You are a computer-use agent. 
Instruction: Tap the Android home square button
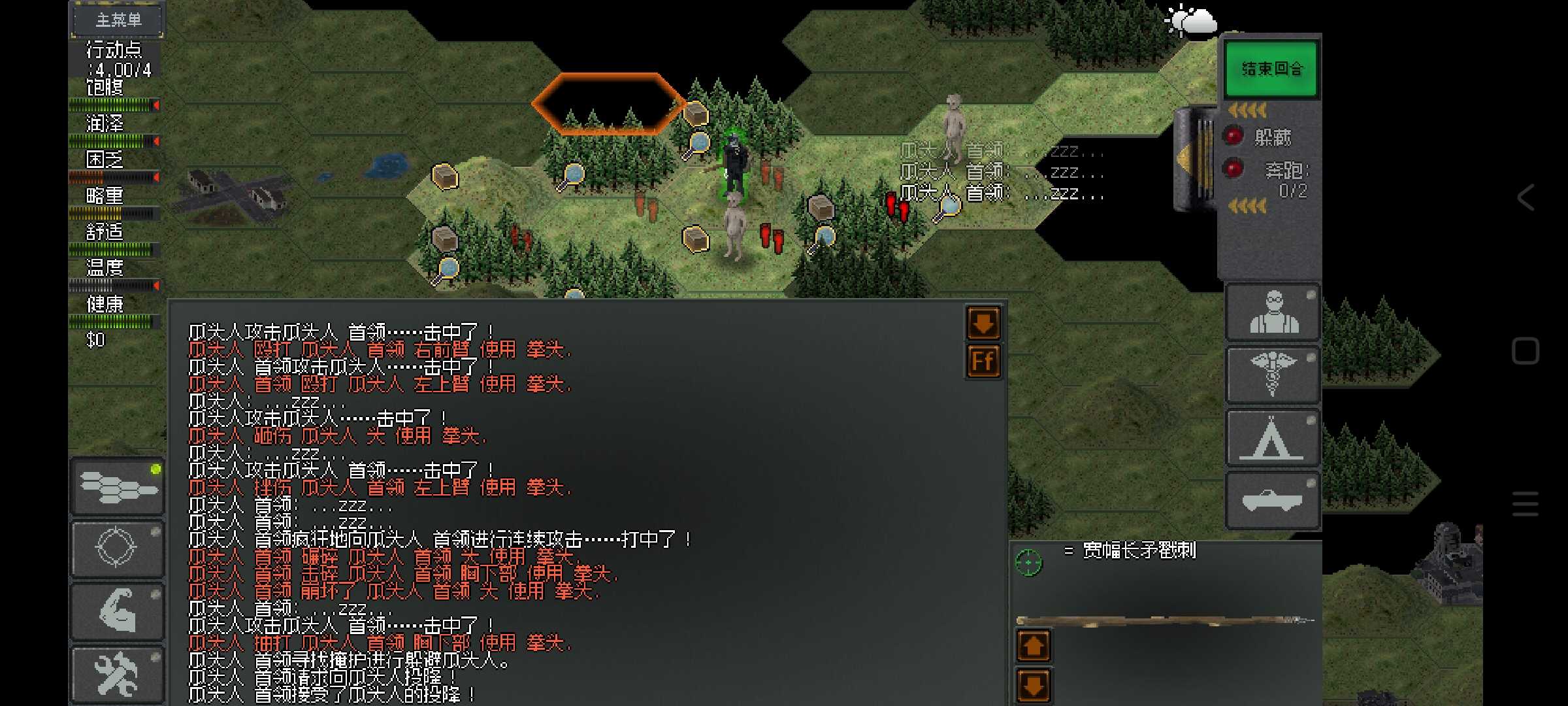coord(1526,351)
